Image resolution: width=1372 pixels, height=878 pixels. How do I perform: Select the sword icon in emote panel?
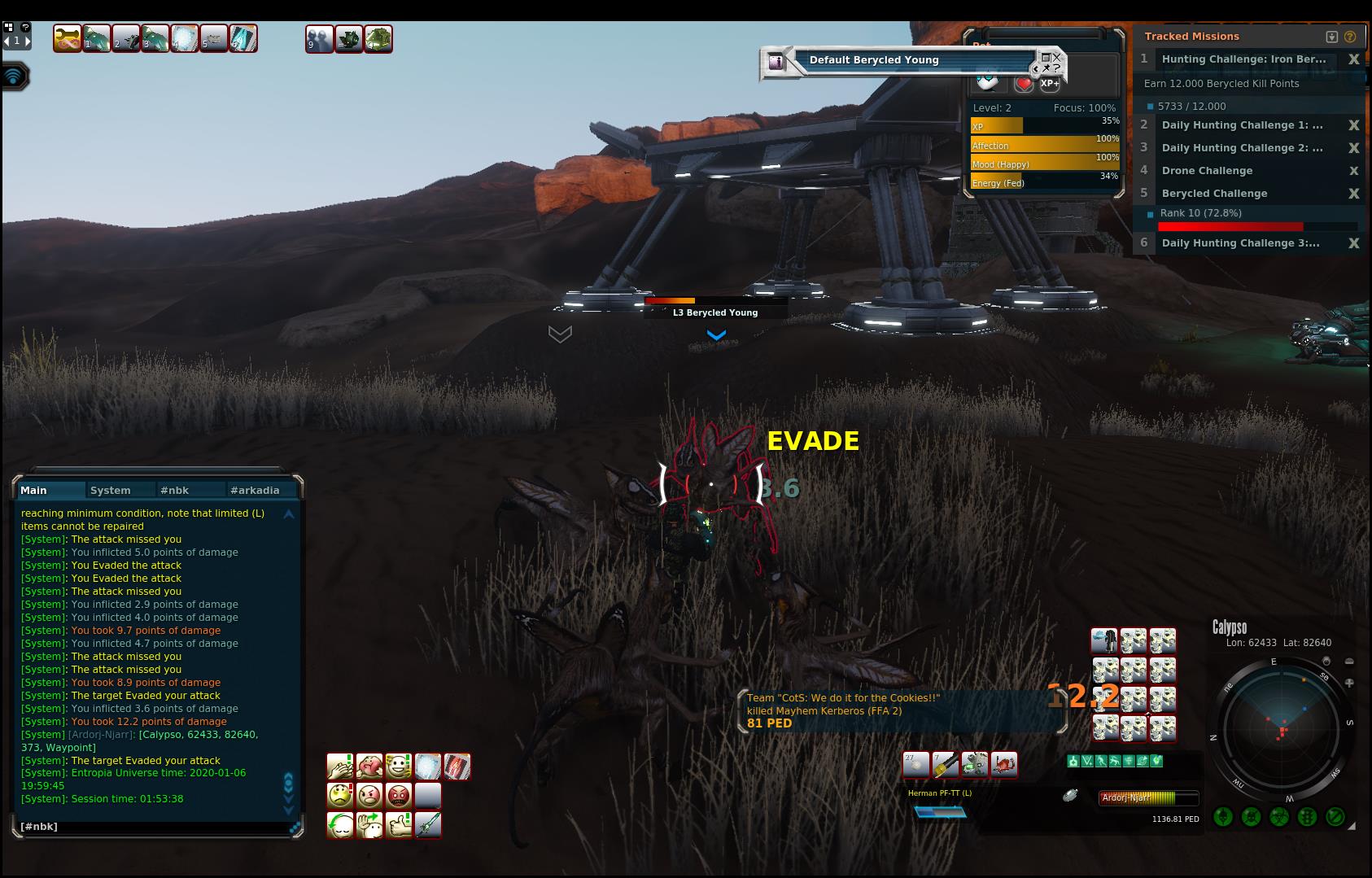point(428,824)
